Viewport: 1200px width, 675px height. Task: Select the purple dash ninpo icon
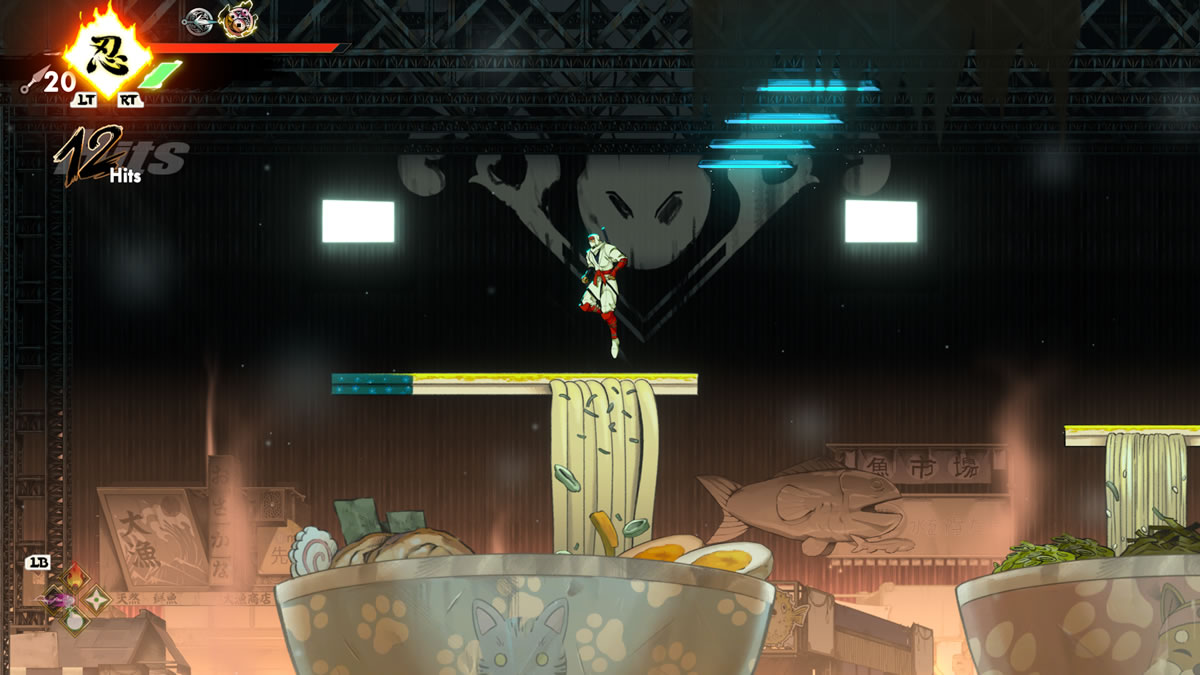coord(55,600)
